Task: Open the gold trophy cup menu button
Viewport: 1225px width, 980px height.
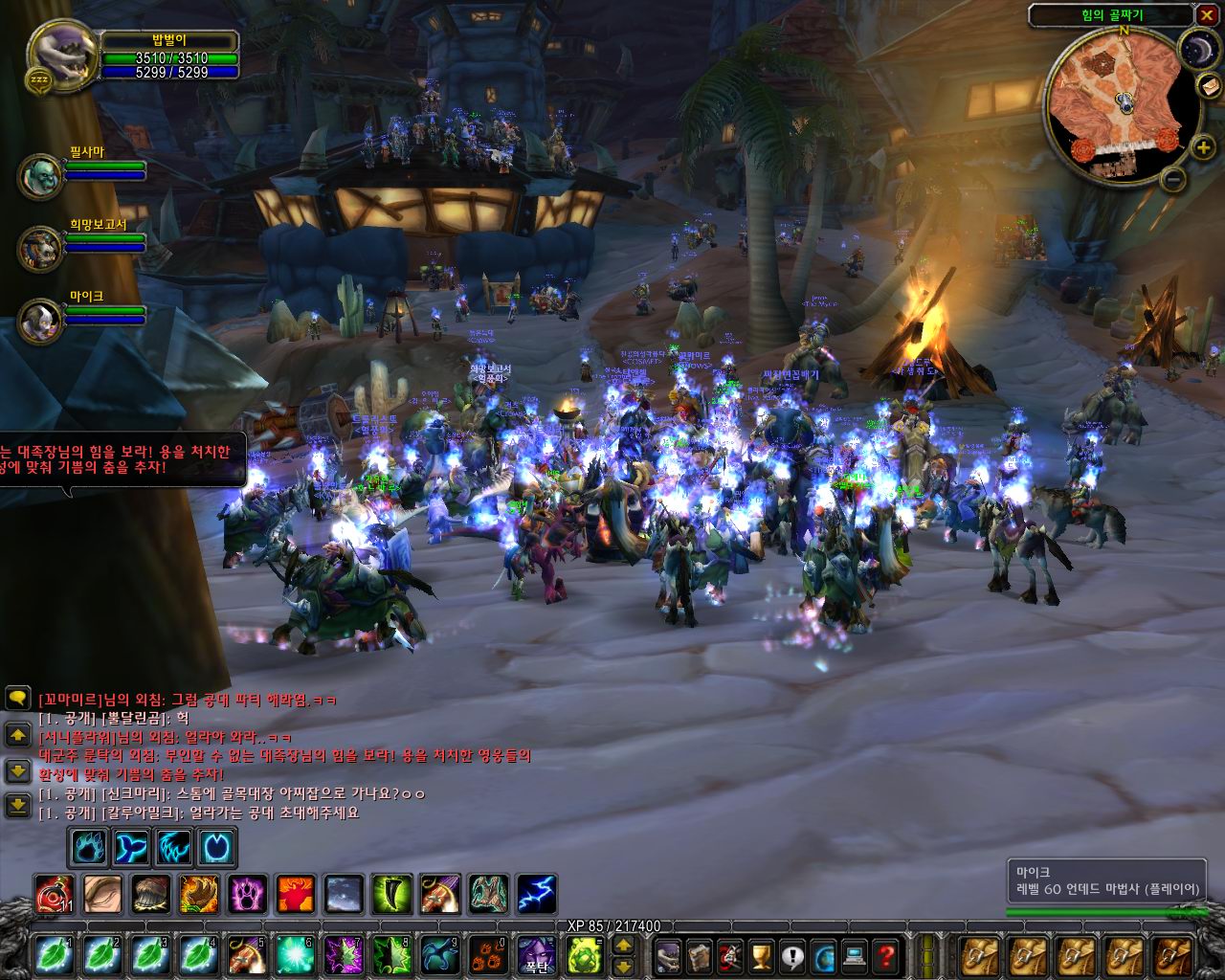Action: (761, 954)
